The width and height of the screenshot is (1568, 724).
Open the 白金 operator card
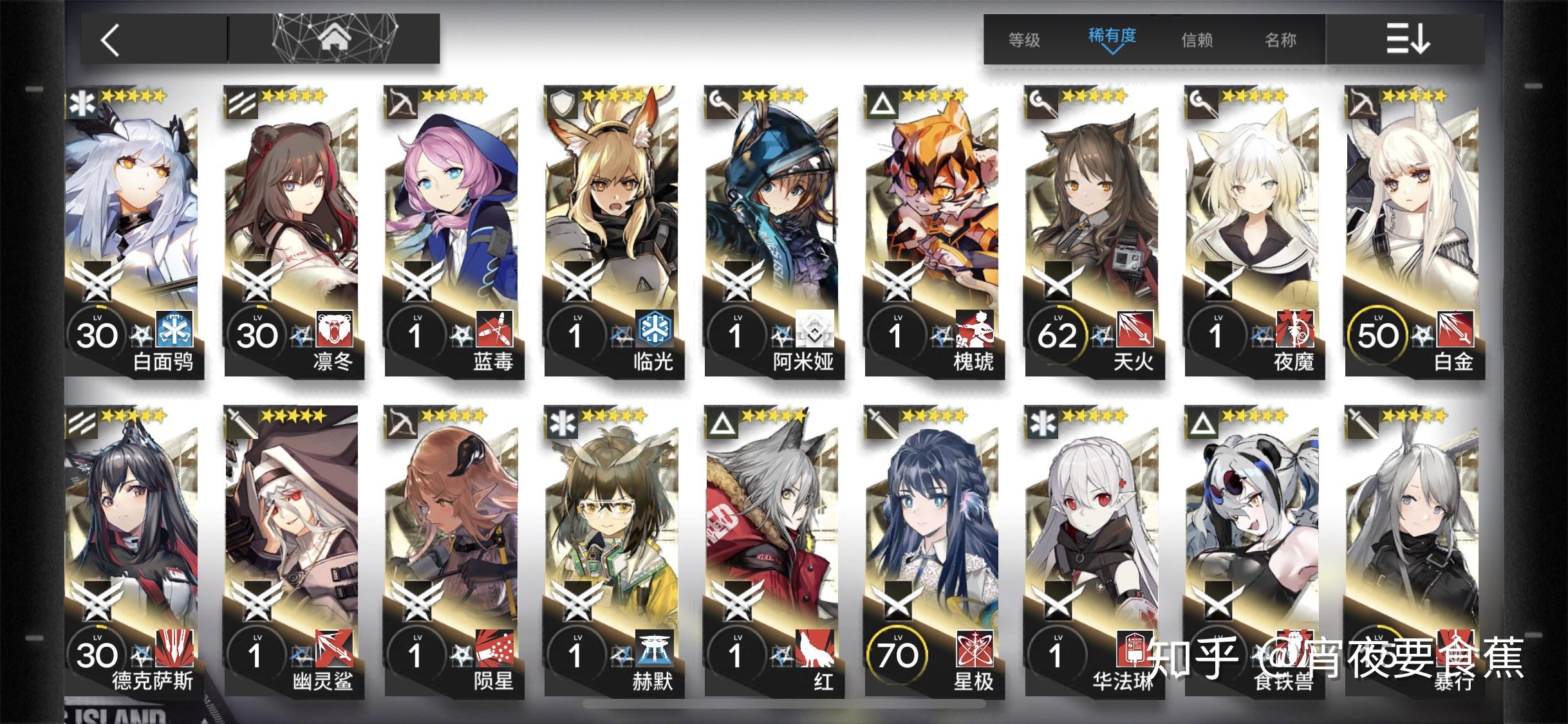coord(1412,232)
